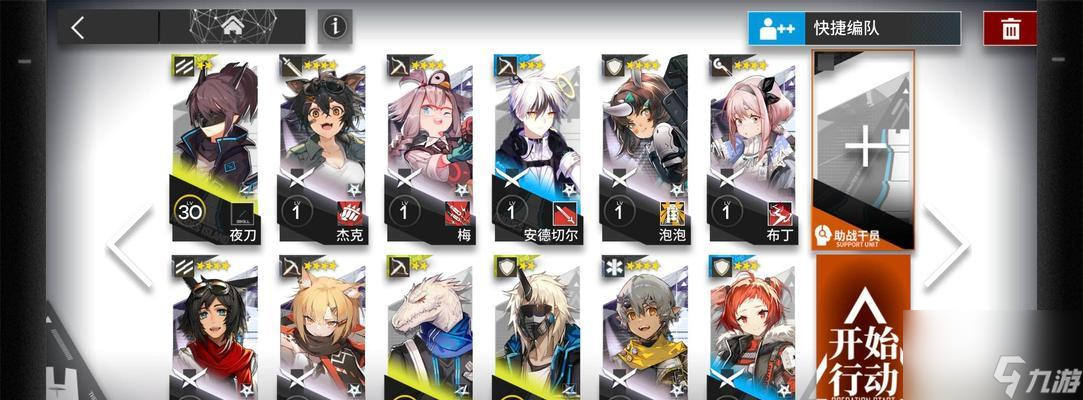This screenshot has width=1083, height=400.
Task: Select operator 泡泡 card
Action: (644, 148)
